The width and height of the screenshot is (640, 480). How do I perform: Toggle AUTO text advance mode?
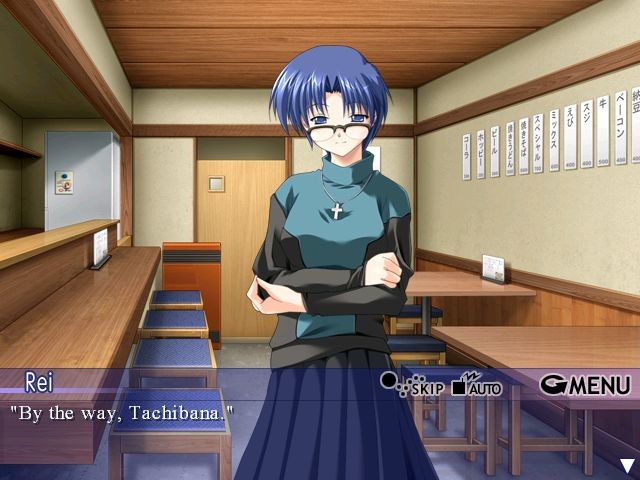(x=476, y=384)
